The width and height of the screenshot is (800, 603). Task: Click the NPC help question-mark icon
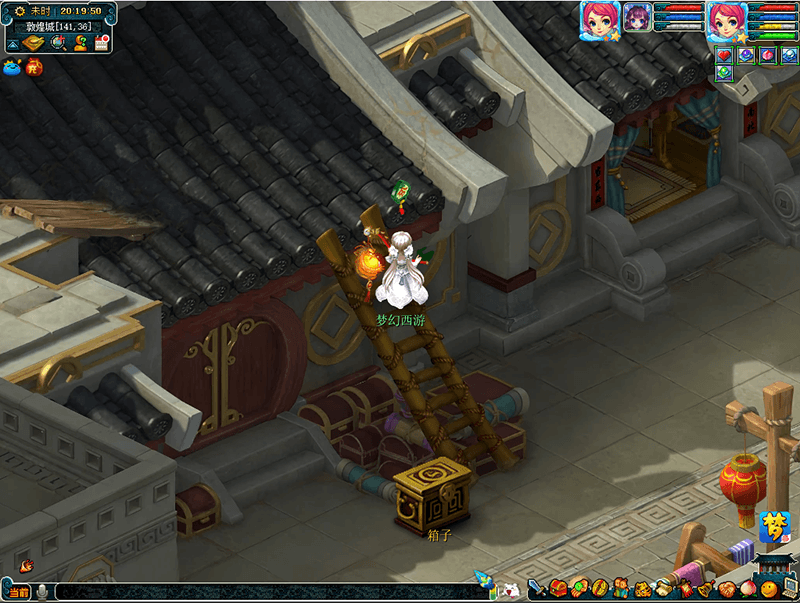tap(80, 43)
